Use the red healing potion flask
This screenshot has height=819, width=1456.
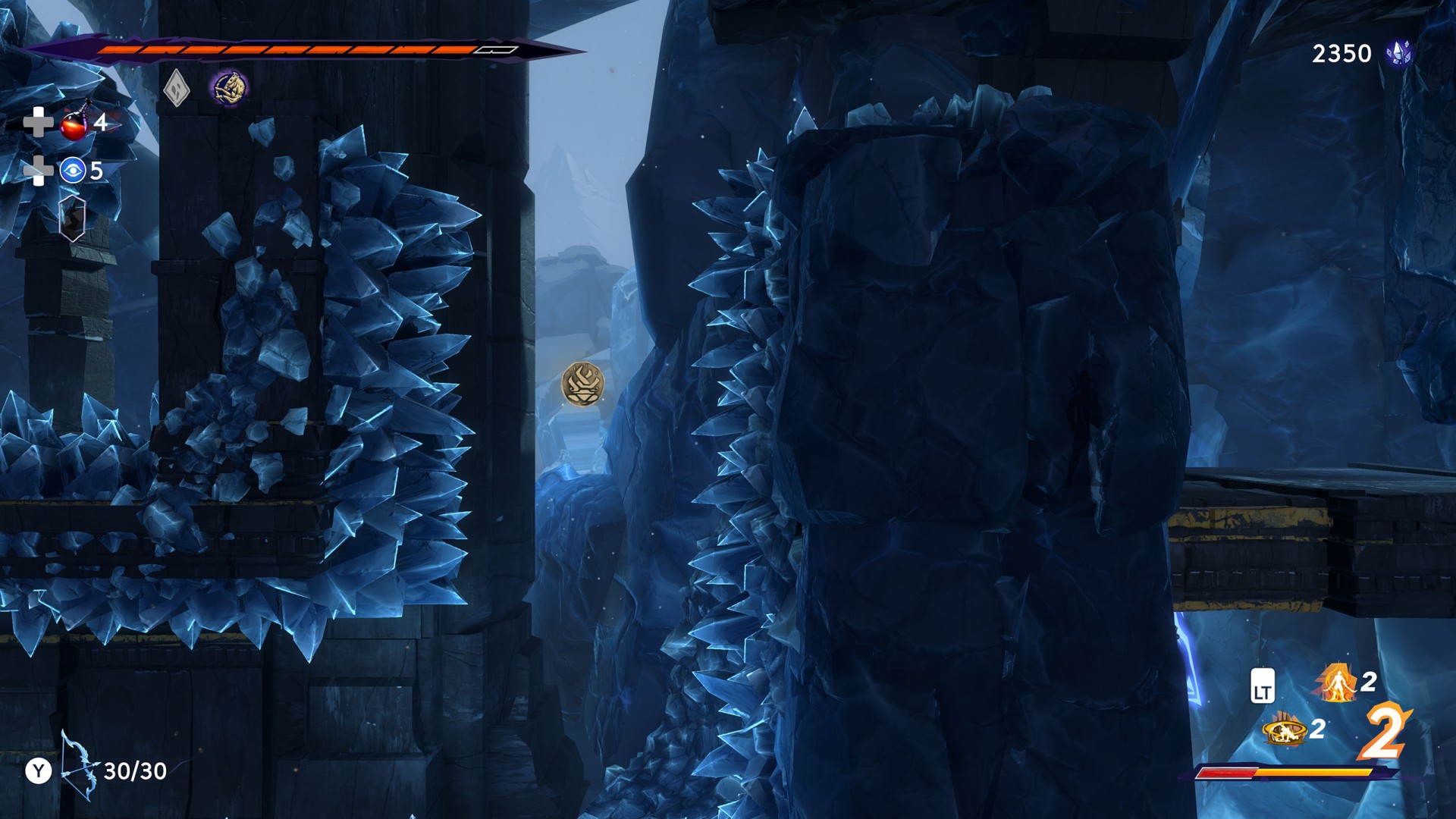(74, 123)
